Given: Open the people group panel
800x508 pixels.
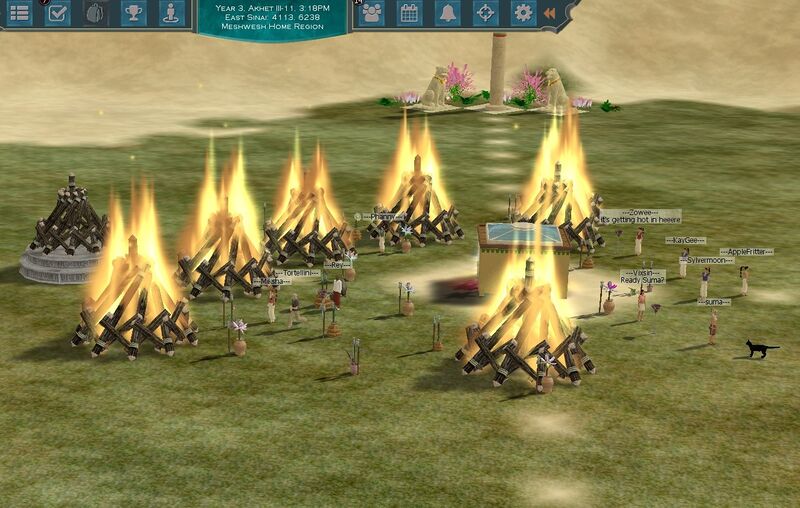Looking at the screenshot, I should click(372, 13).
